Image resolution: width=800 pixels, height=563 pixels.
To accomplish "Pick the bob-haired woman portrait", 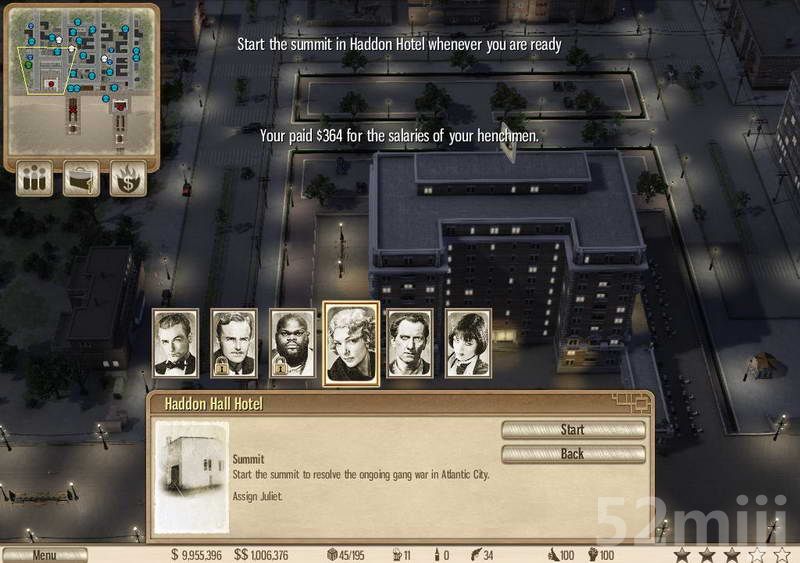I will [467, 343].
